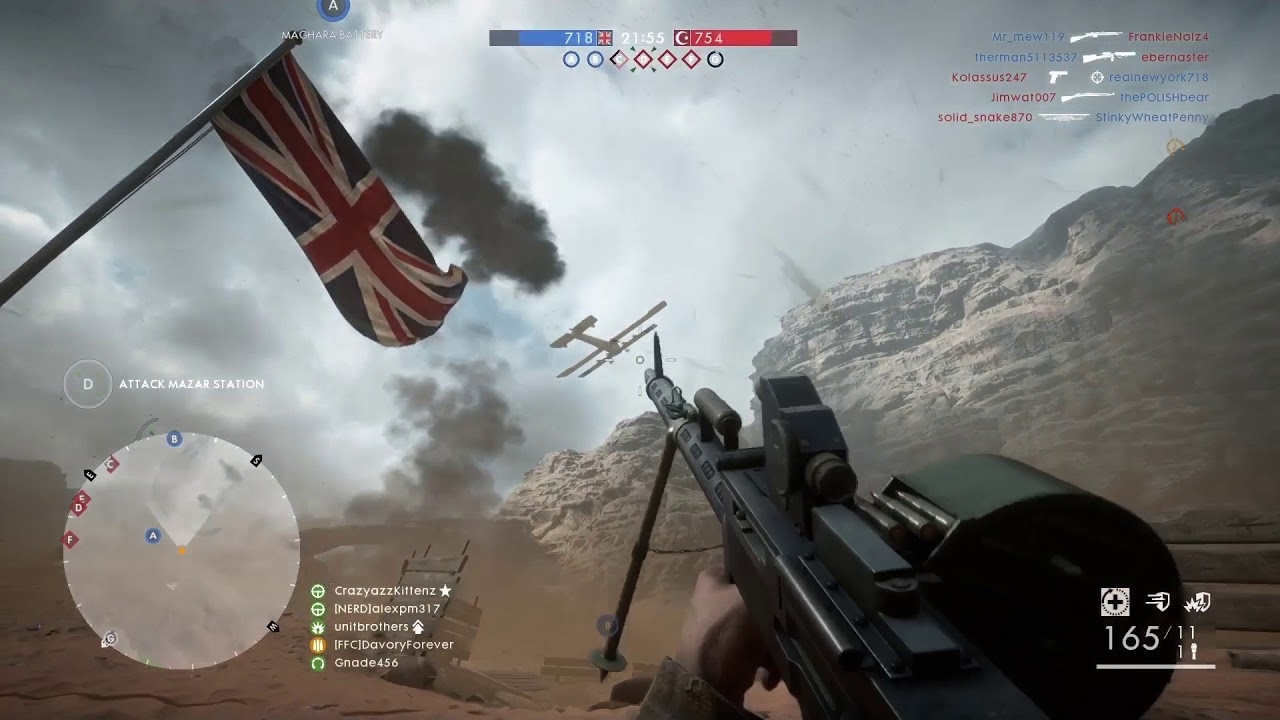This screenshot has width=1280, height=720.
Task: Click objective G in the top flag row
Action: click(x=715, y=60)
